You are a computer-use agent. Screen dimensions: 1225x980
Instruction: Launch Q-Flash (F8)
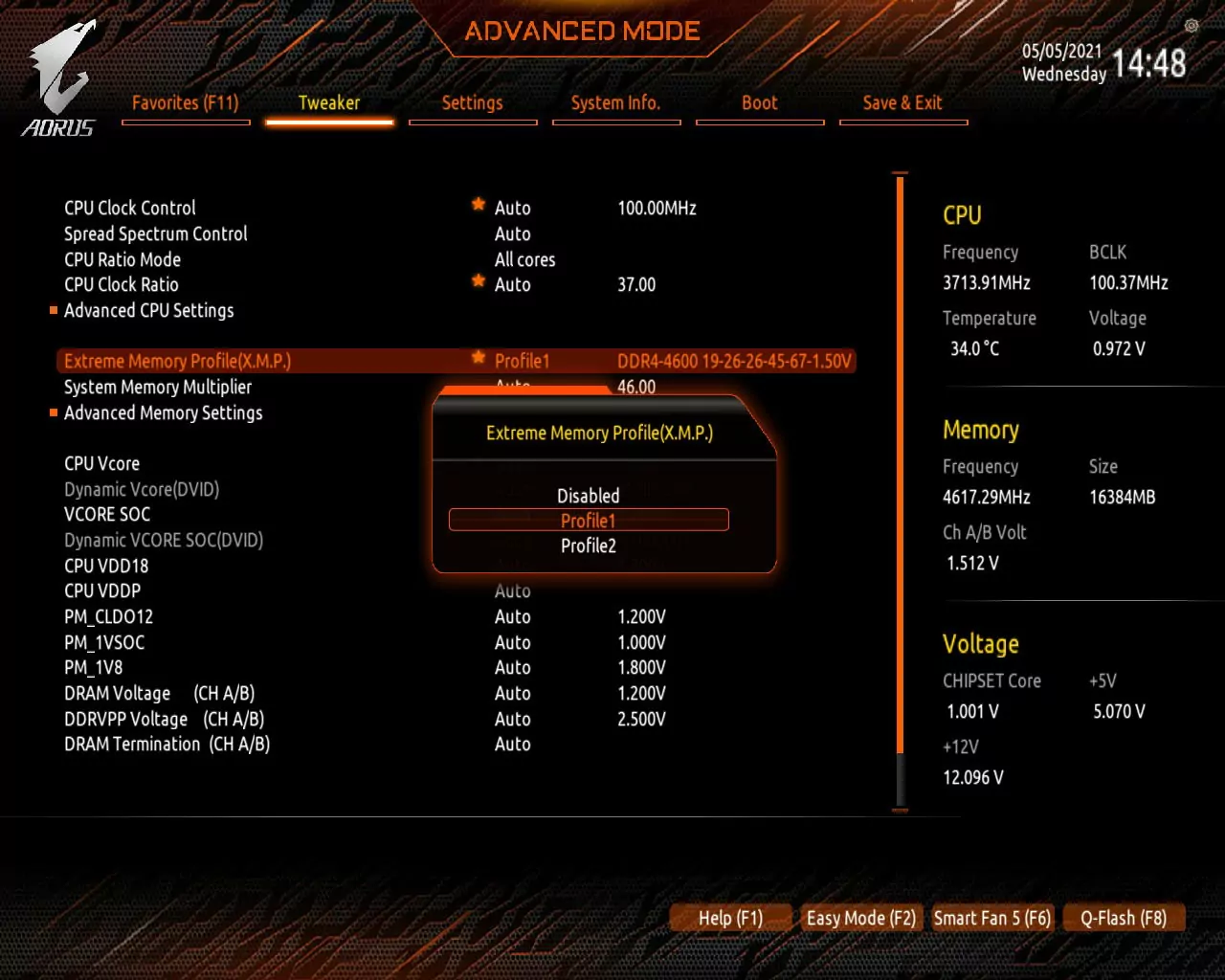point(1124,918)
